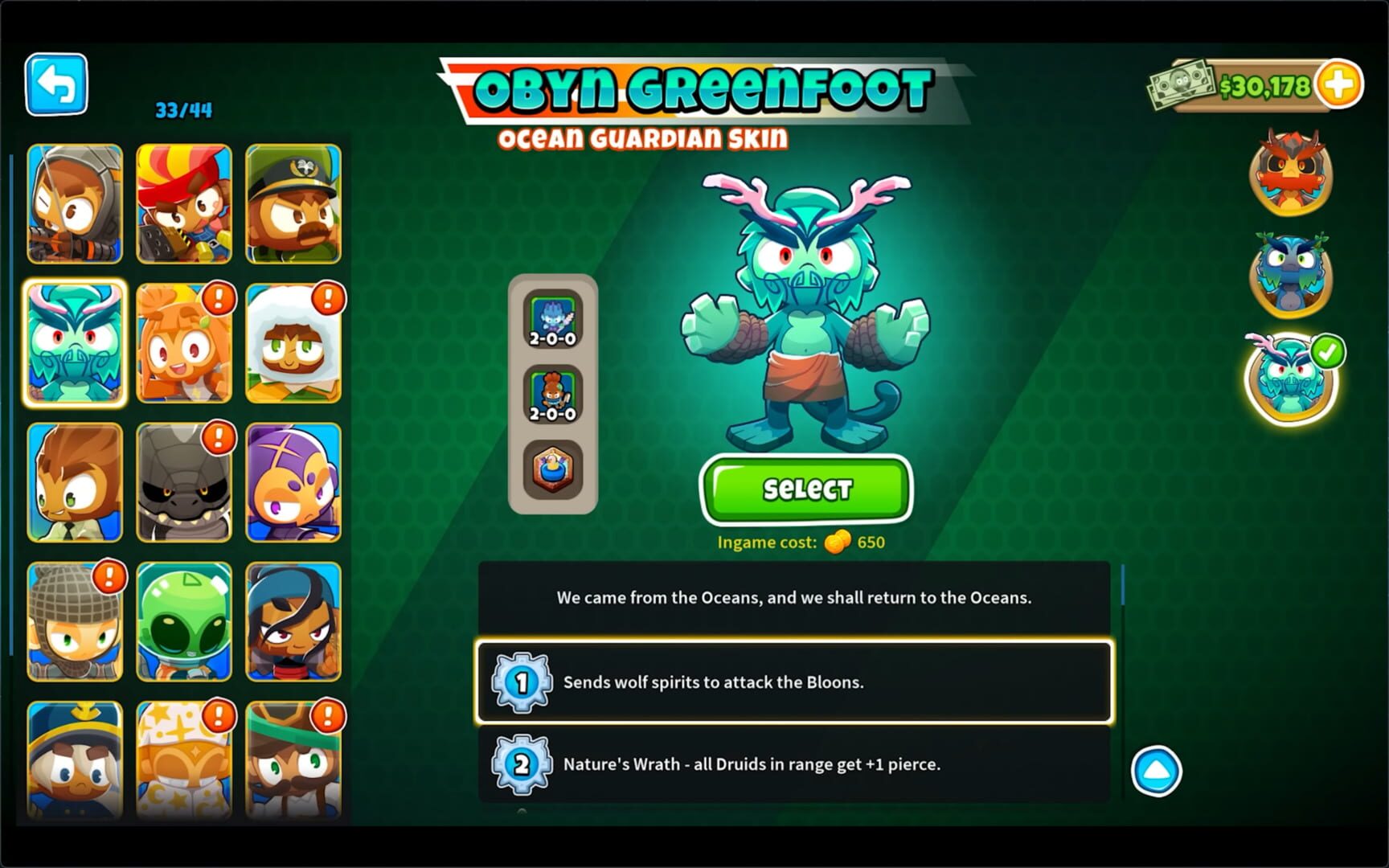The width and height of the screenshot is (1389, 868).
Task: Select the green alien hero portrait
Action: [184, 623]
